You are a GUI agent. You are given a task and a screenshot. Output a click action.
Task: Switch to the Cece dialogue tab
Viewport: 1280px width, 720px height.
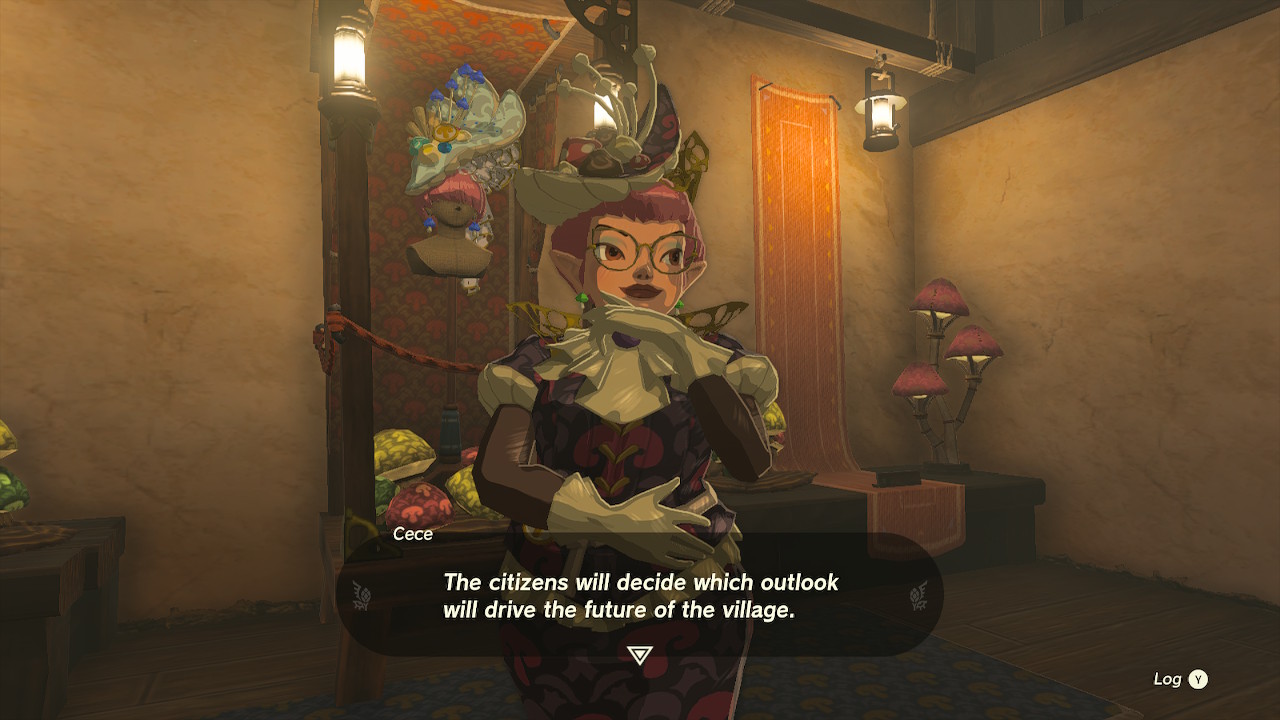[x=413, y=534]
